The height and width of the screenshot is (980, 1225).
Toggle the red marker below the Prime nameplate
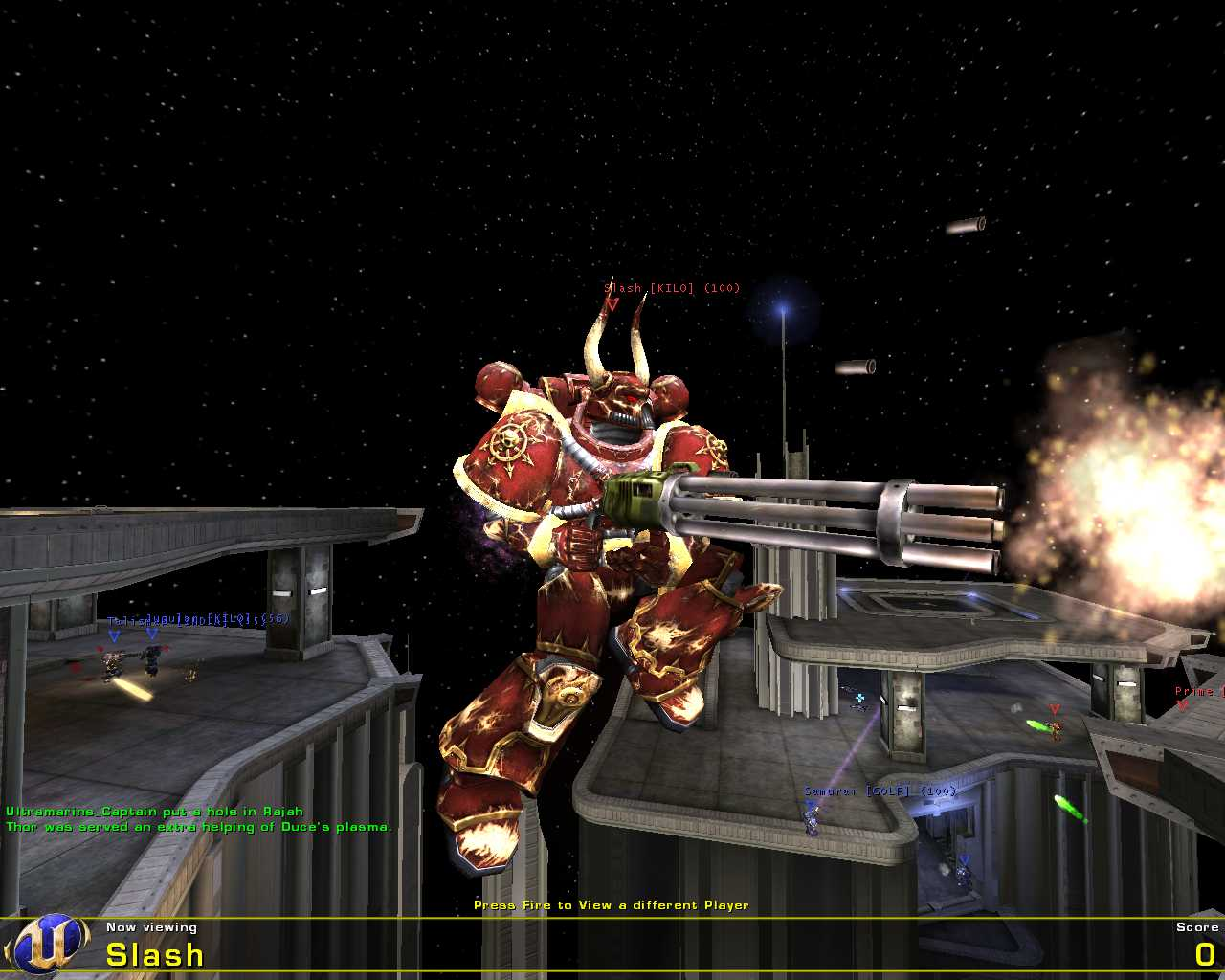pyautogui.click(x=1183, y=705)
